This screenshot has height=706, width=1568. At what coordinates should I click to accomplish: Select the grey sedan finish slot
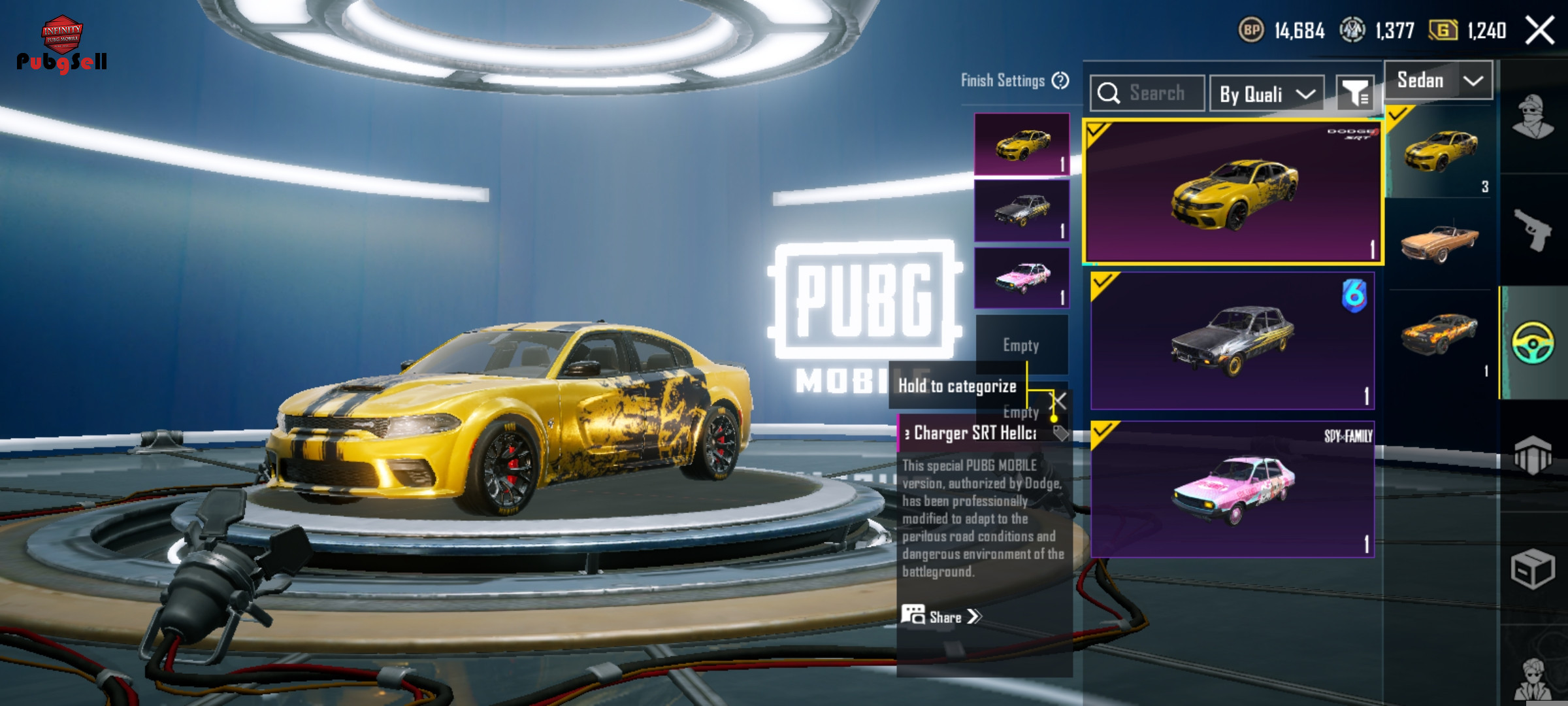(x=1022, y=211)
